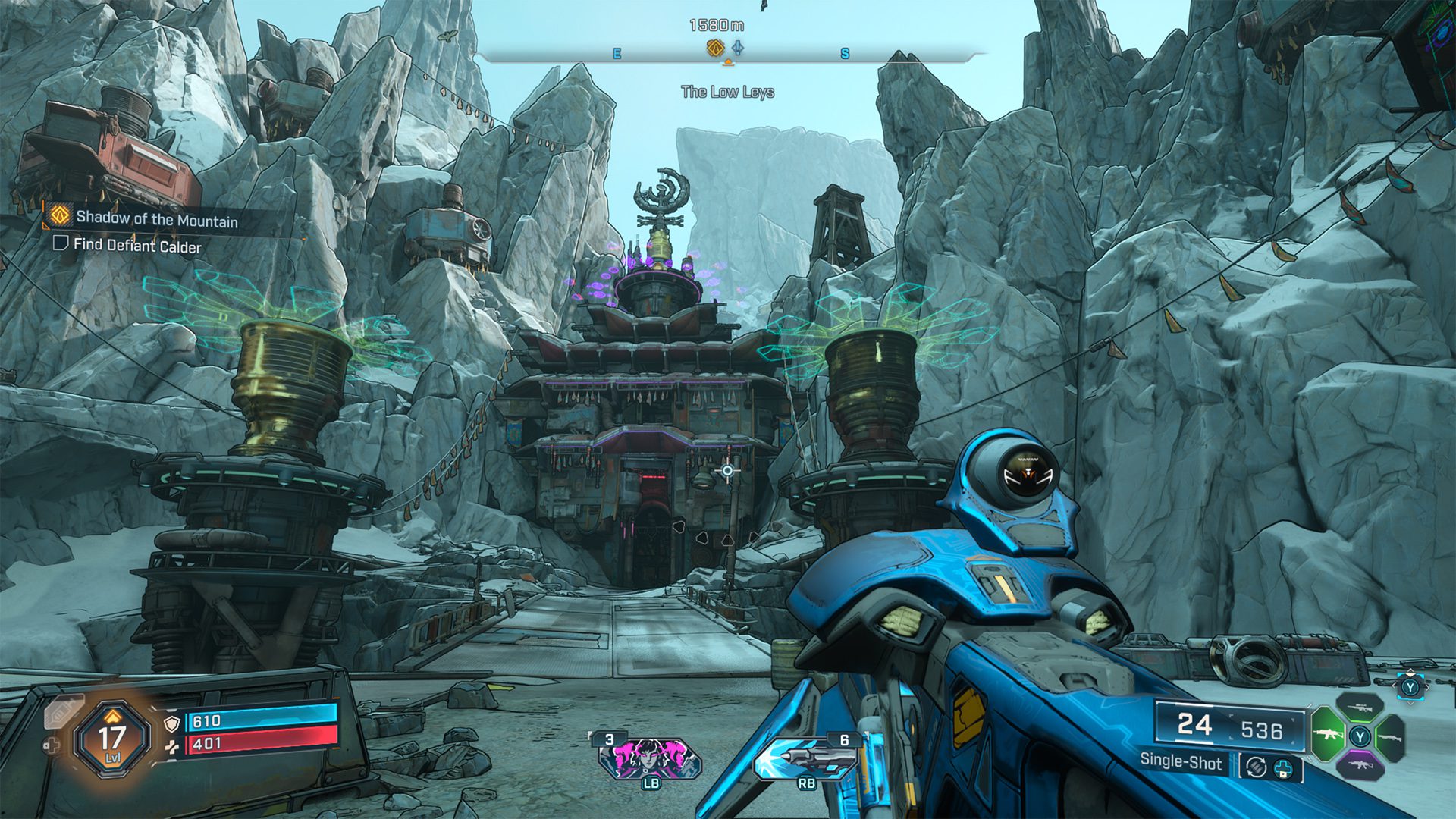
Task: Click the Find Defiant Calder objective checkbox
Action: pyautogui.click(x=61, y=243)
